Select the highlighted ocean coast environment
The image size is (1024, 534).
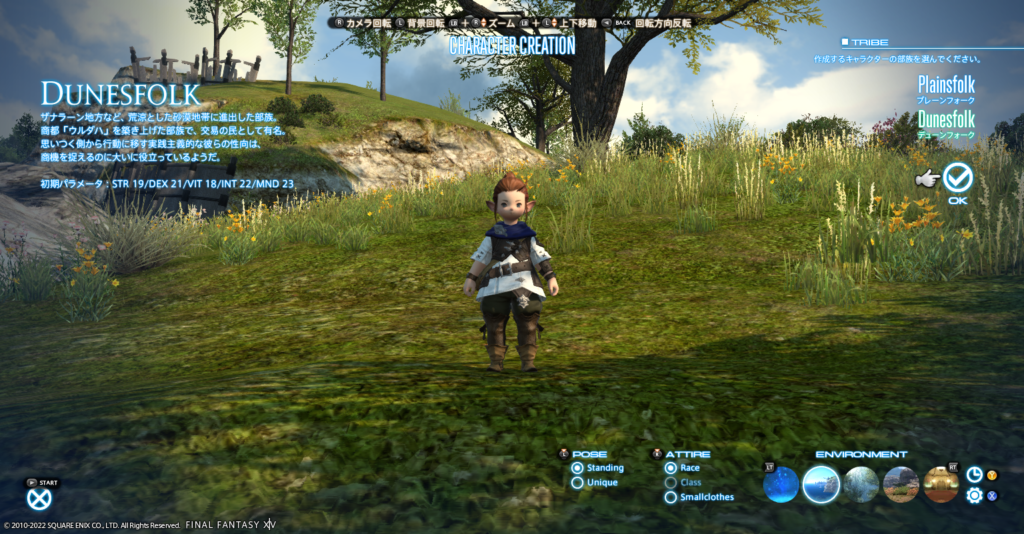(821, 485)
